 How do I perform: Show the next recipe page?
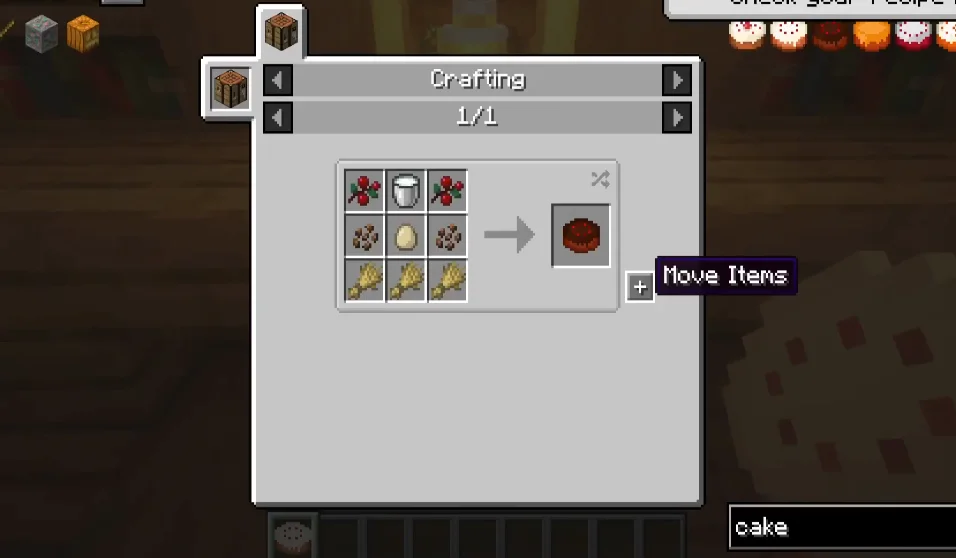[677, 118]
